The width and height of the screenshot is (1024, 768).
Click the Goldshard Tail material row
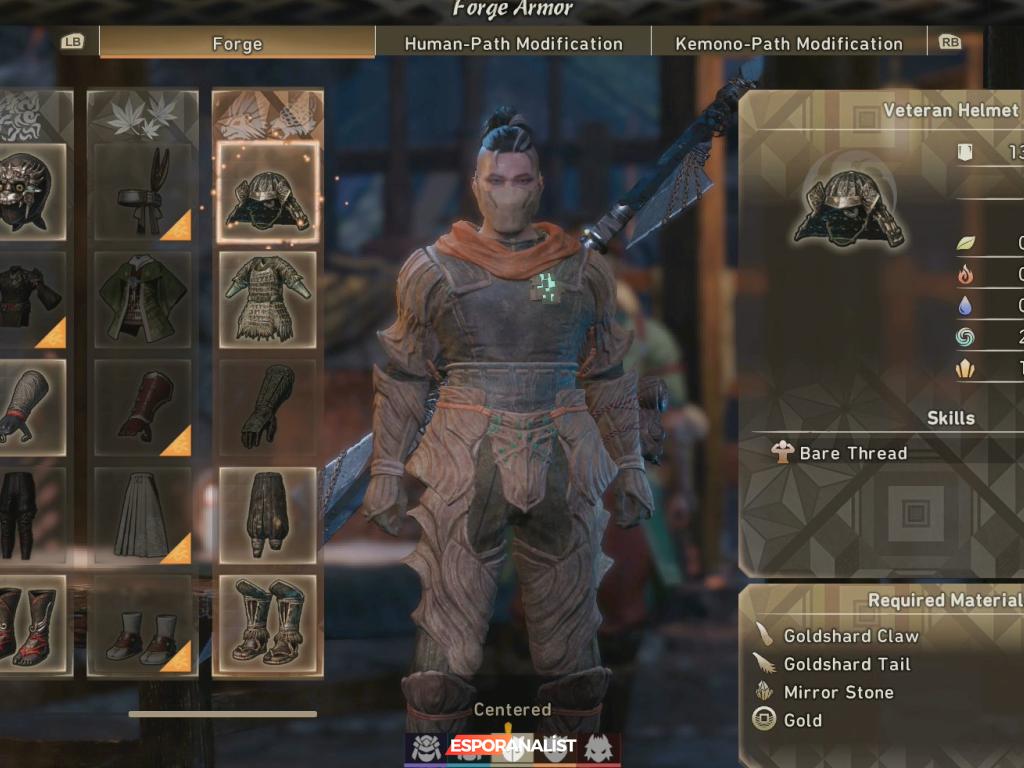[846, 664]
